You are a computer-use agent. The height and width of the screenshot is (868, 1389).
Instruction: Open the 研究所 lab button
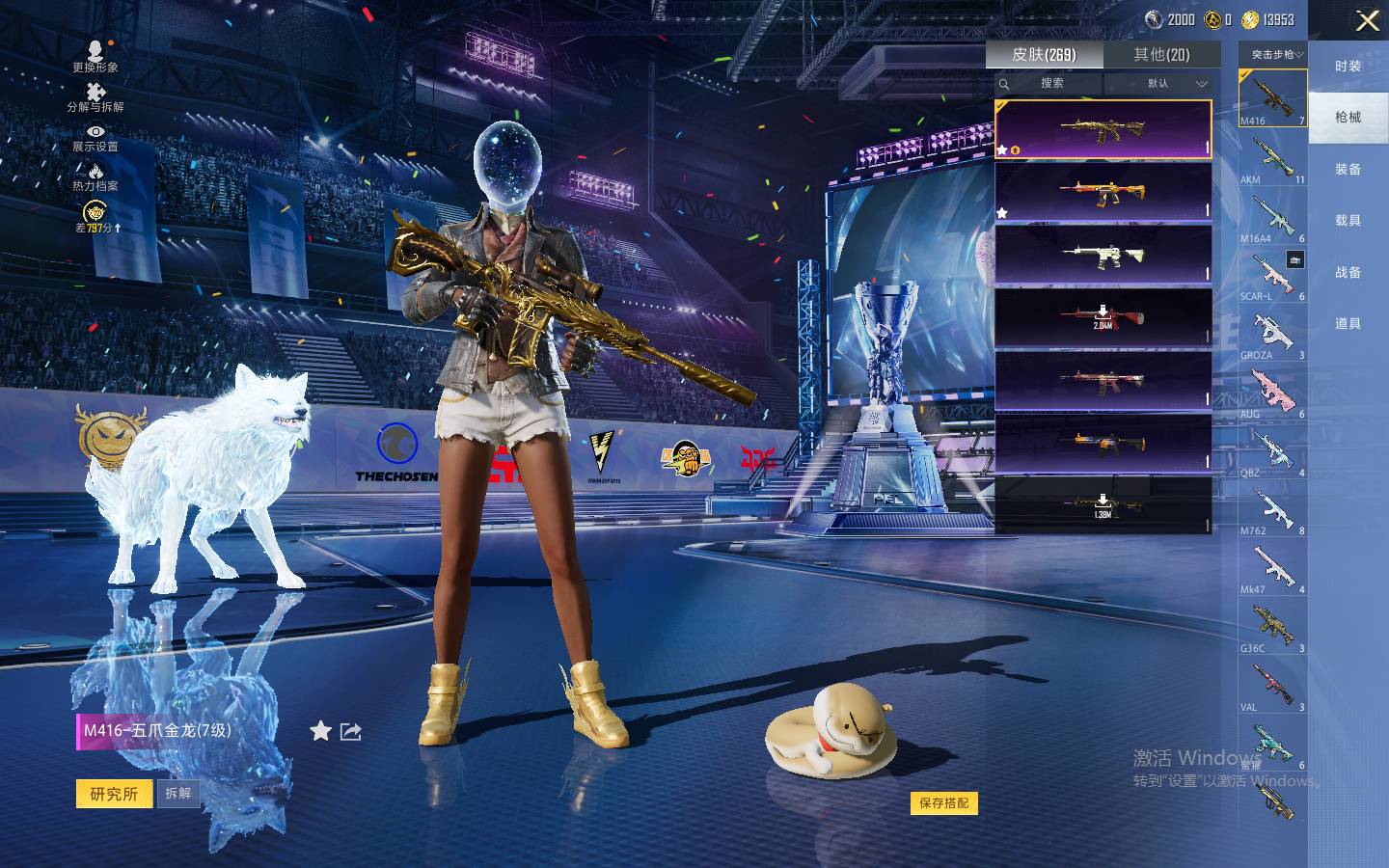click(x=114, y=794)
